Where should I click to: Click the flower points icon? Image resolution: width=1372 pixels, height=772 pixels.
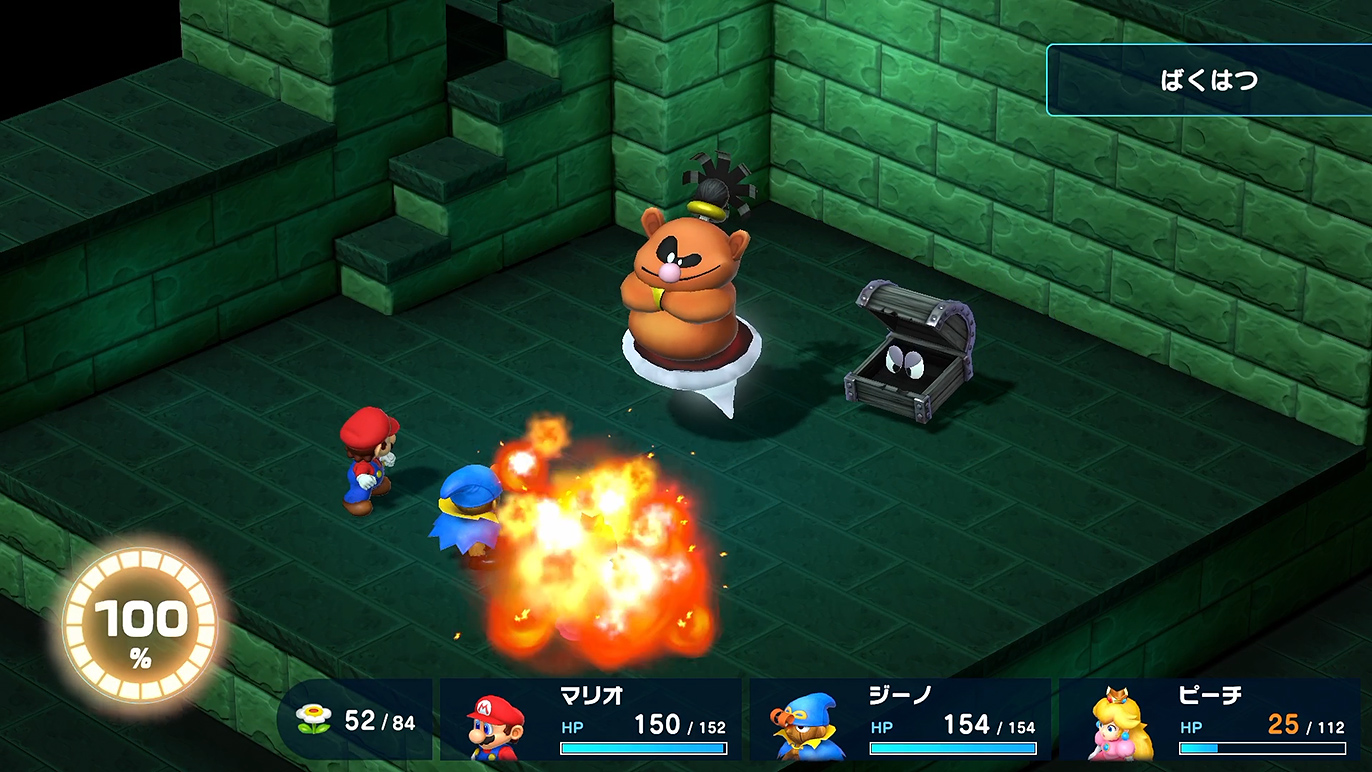coord(314,719)
